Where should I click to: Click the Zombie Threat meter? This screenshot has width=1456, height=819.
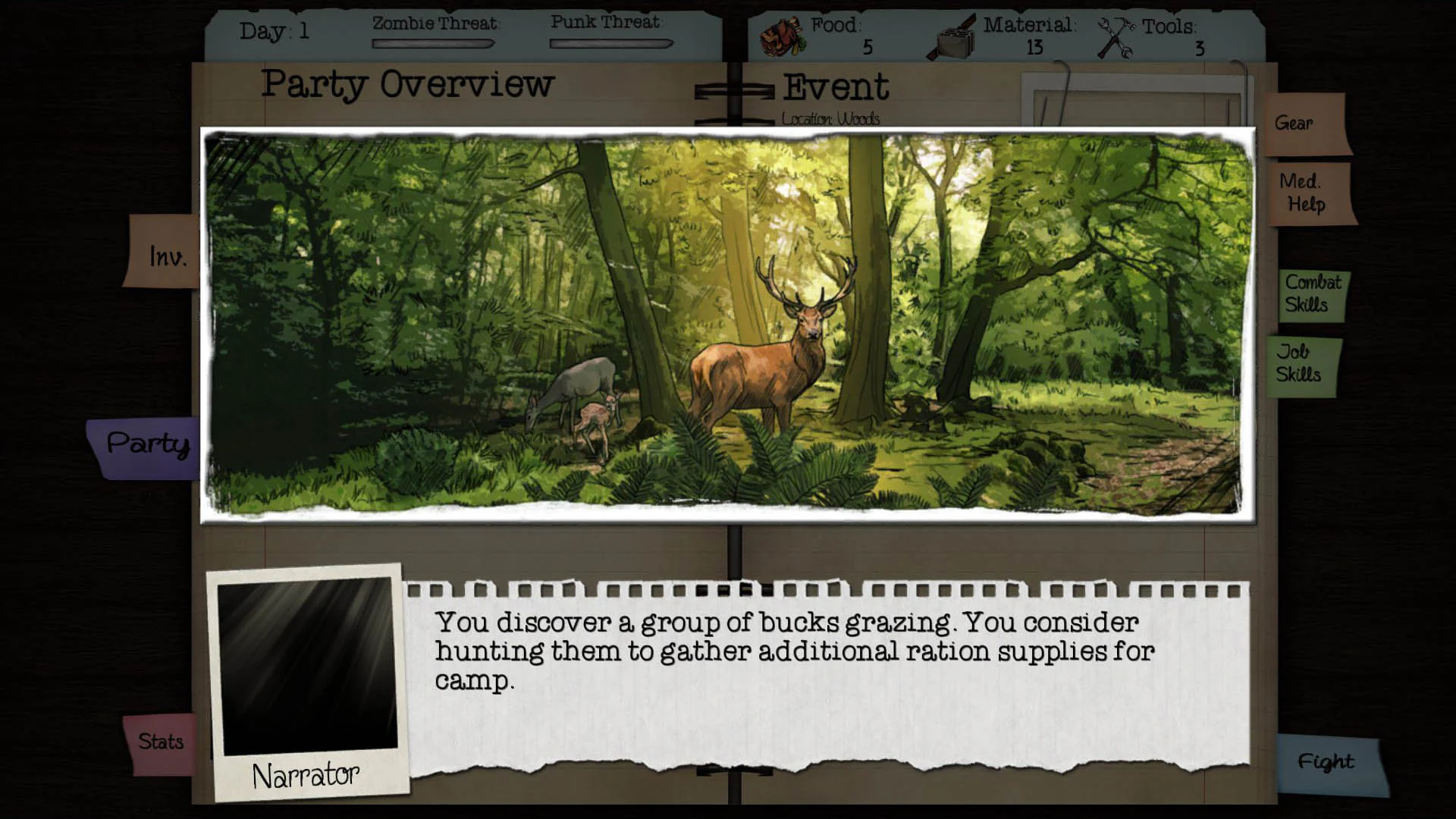point(432,44)
